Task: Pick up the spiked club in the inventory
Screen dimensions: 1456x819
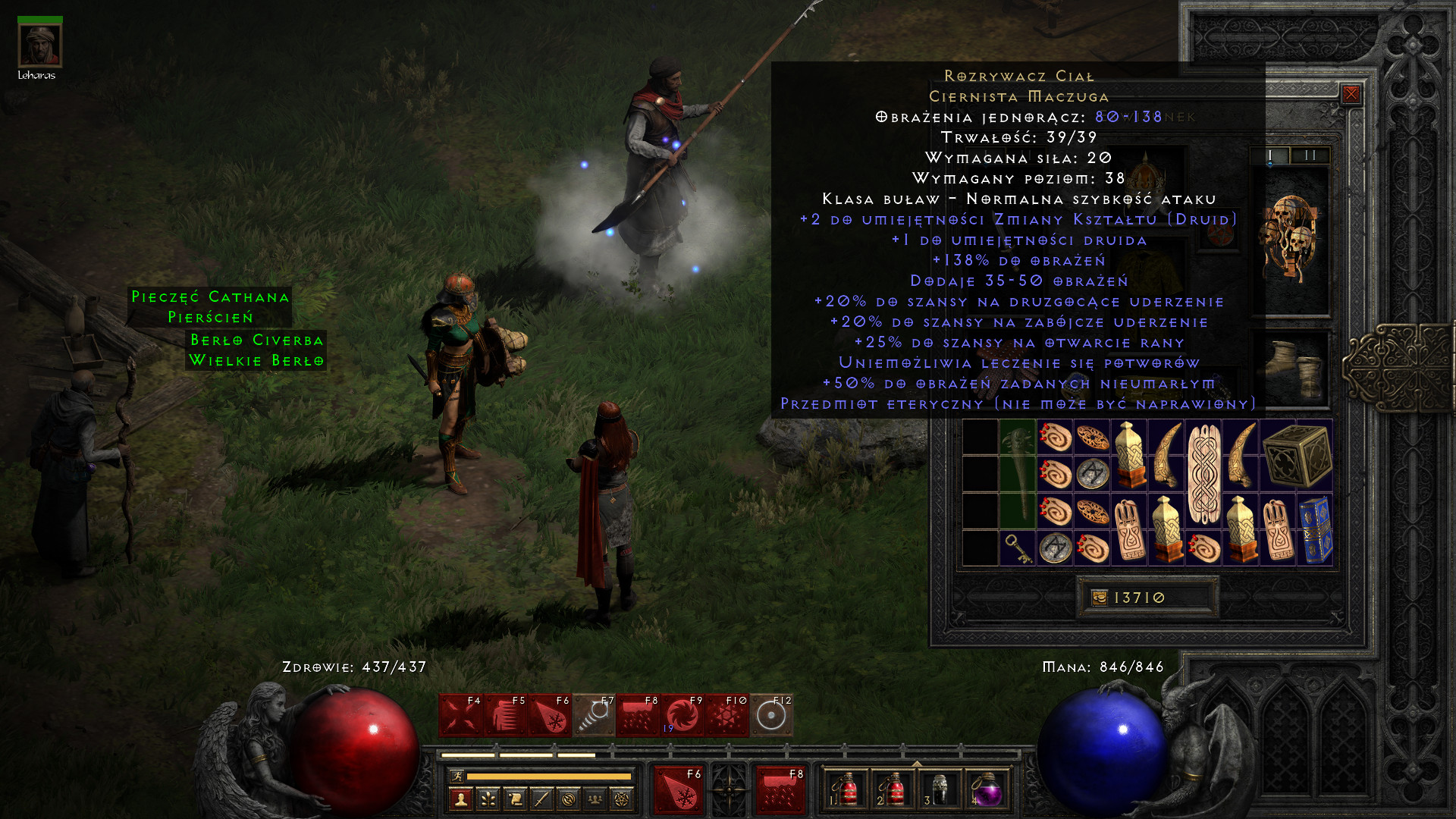Action: click(1017, 473)
